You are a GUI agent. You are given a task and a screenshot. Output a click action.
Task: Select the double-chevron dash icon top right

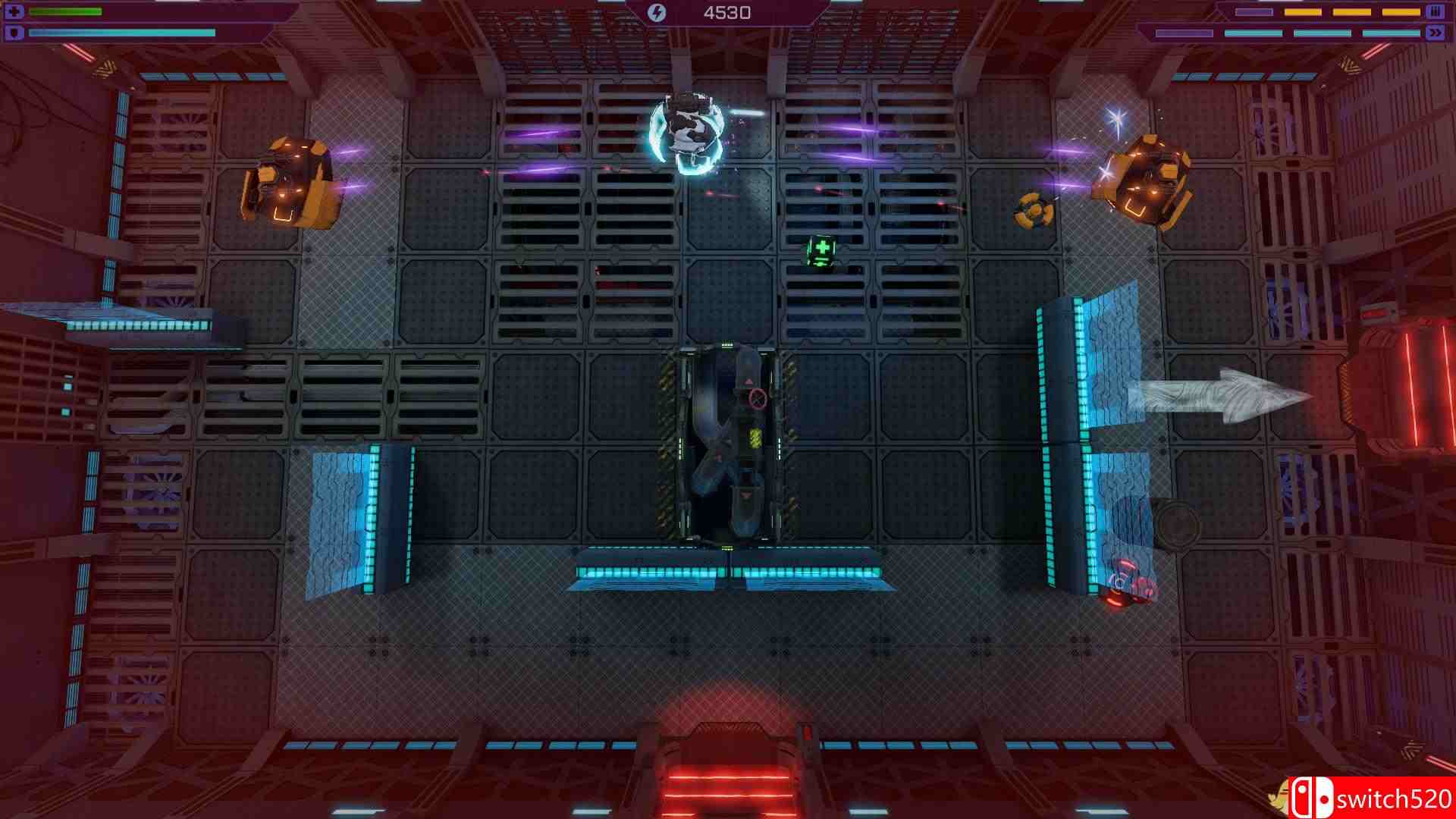[x=1436, y=32]
